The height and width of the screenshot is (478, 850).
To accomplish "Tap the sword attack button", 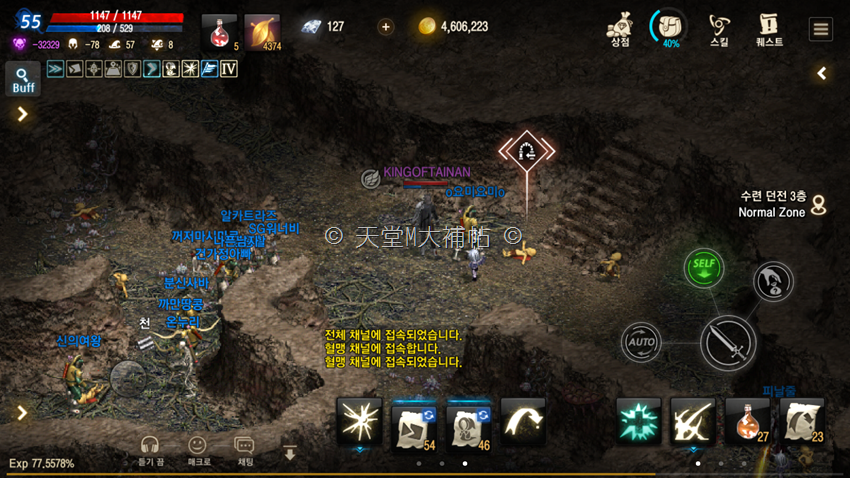I will (728, 343).
